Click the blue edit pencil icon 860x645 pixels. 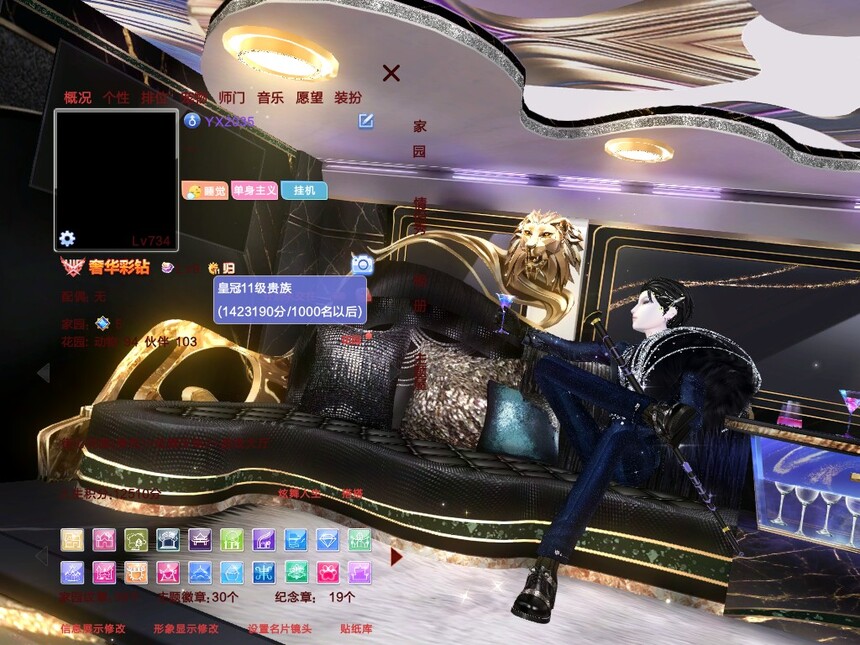coord(367,121)
